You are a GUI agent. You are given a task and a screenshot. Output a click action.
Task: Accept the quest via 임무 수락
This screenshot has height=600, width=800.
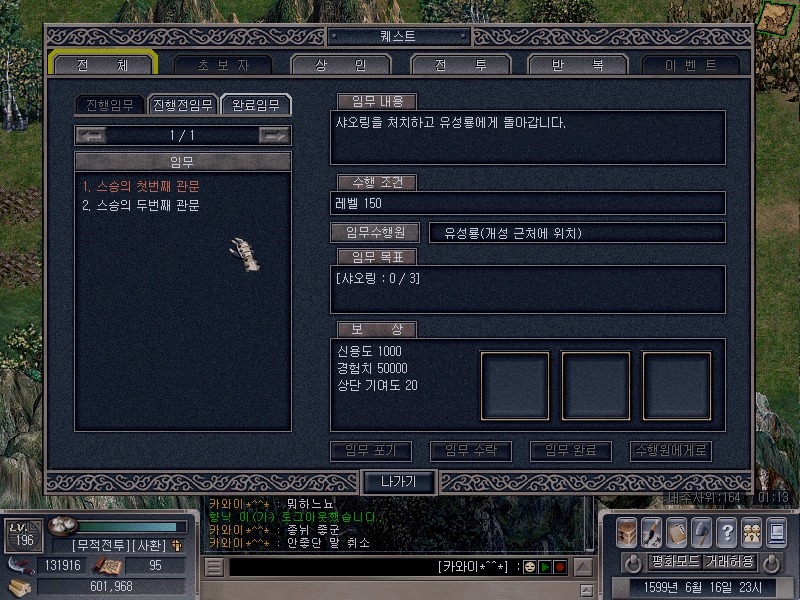coord(470,451)
